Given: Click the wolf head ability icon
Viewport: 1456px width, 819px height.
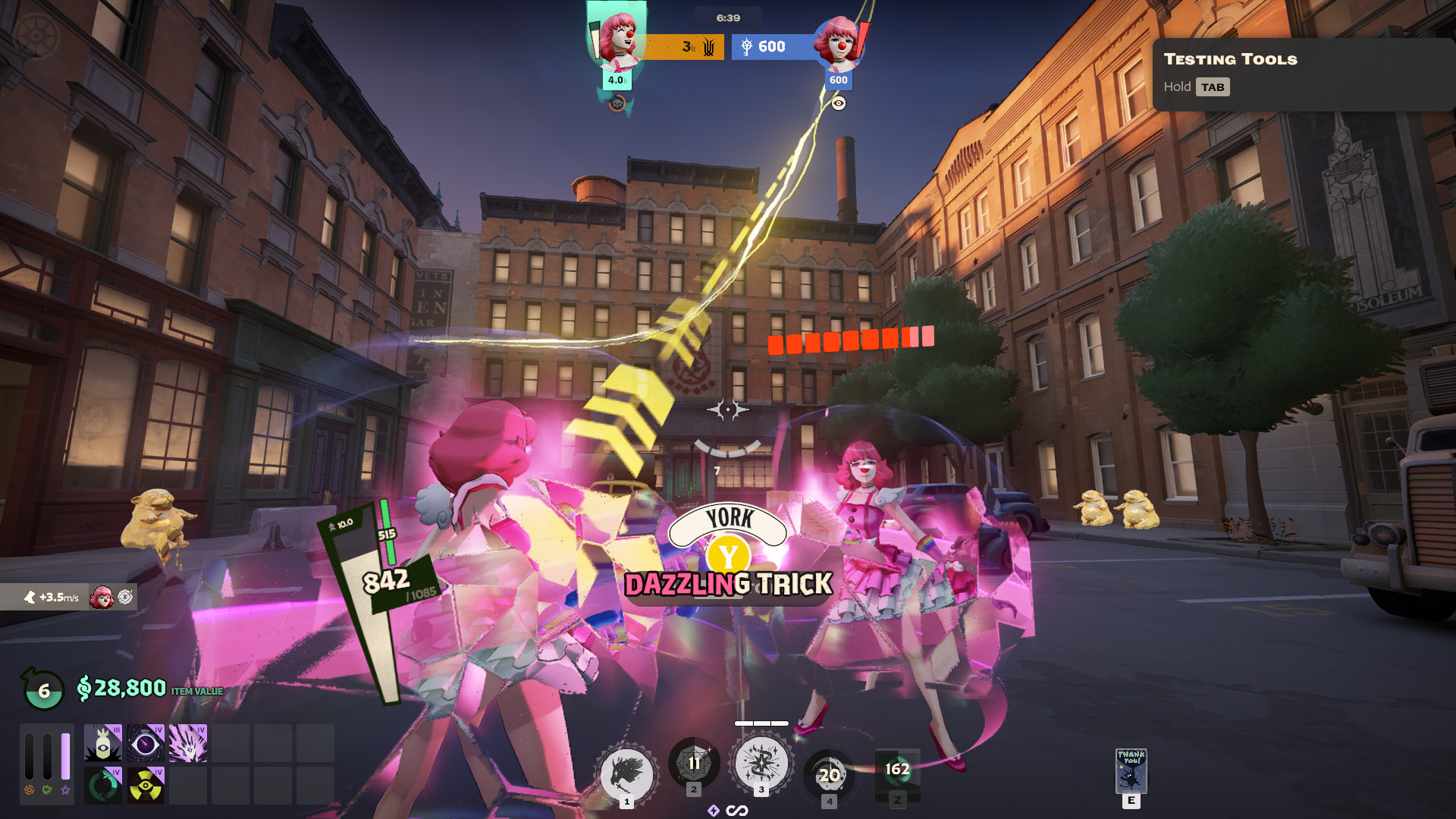Looking at the screenshot, I should click(x=626, y=775).
